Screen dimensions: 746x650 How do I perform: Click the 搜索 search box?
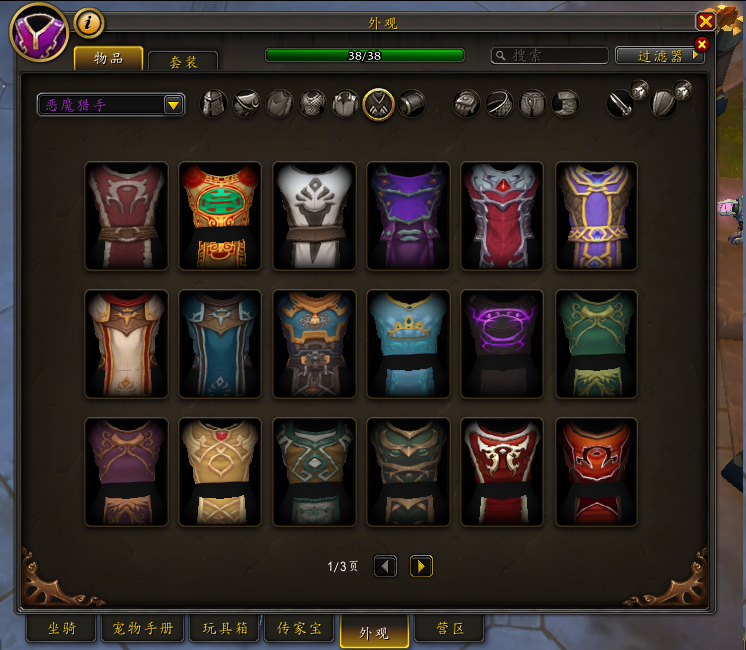(x=550, y=56)
